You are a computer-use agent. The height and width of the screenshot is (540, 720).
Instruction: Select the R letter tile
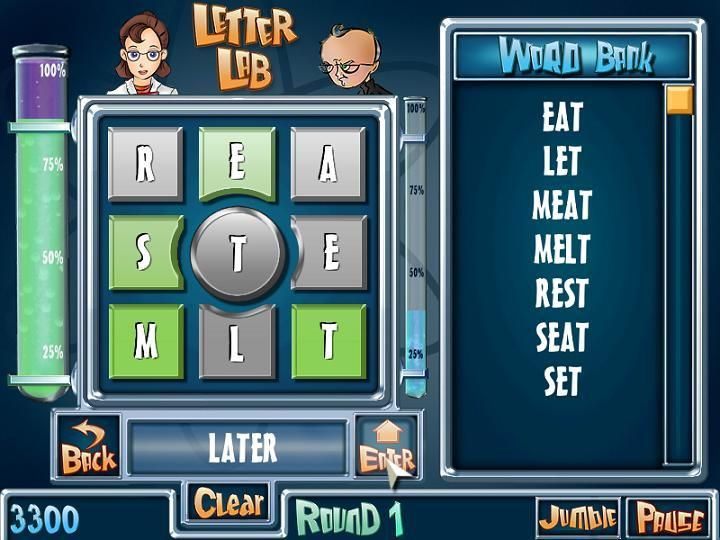(x=145, y=164)
